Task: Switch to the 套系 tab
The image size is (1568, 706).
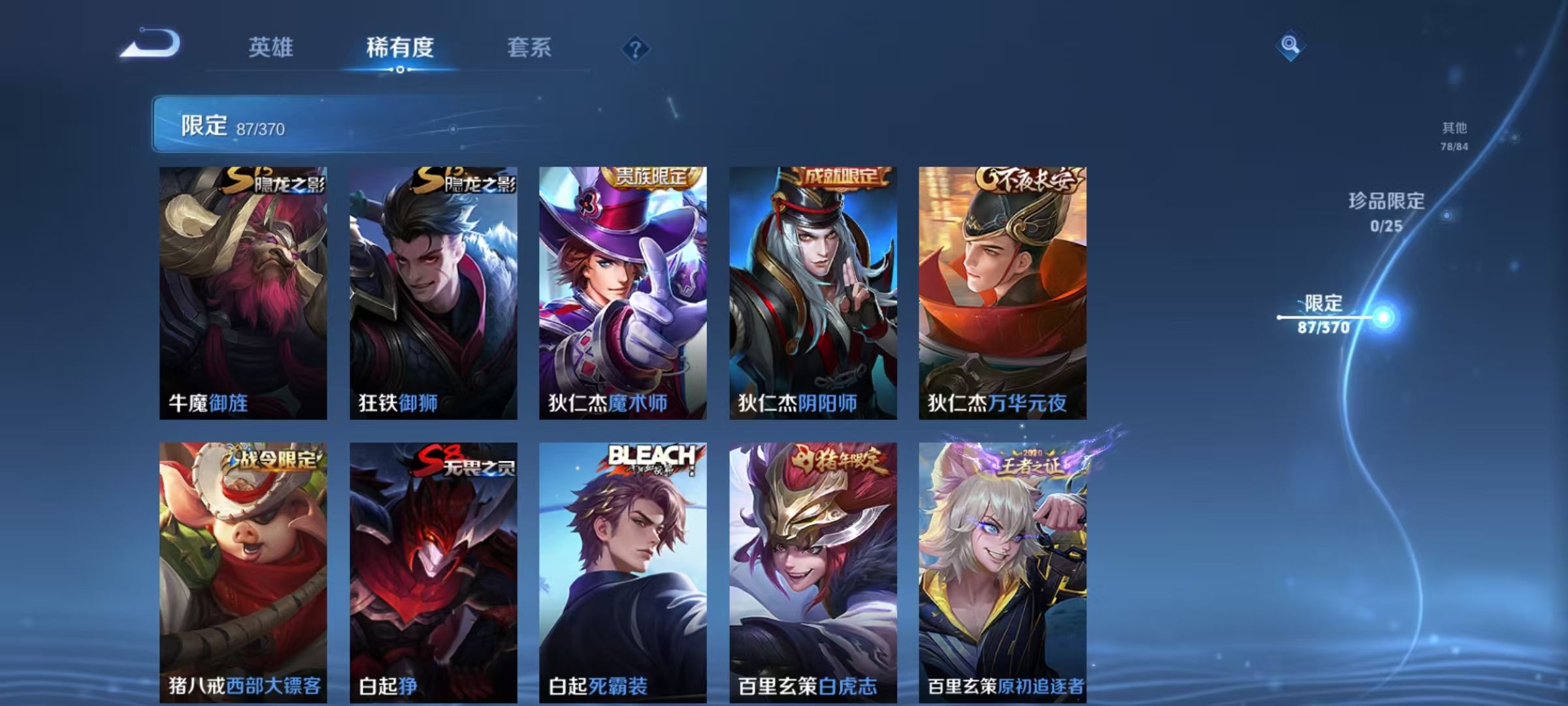Action: pyautogui.click(x=529, y=47)
